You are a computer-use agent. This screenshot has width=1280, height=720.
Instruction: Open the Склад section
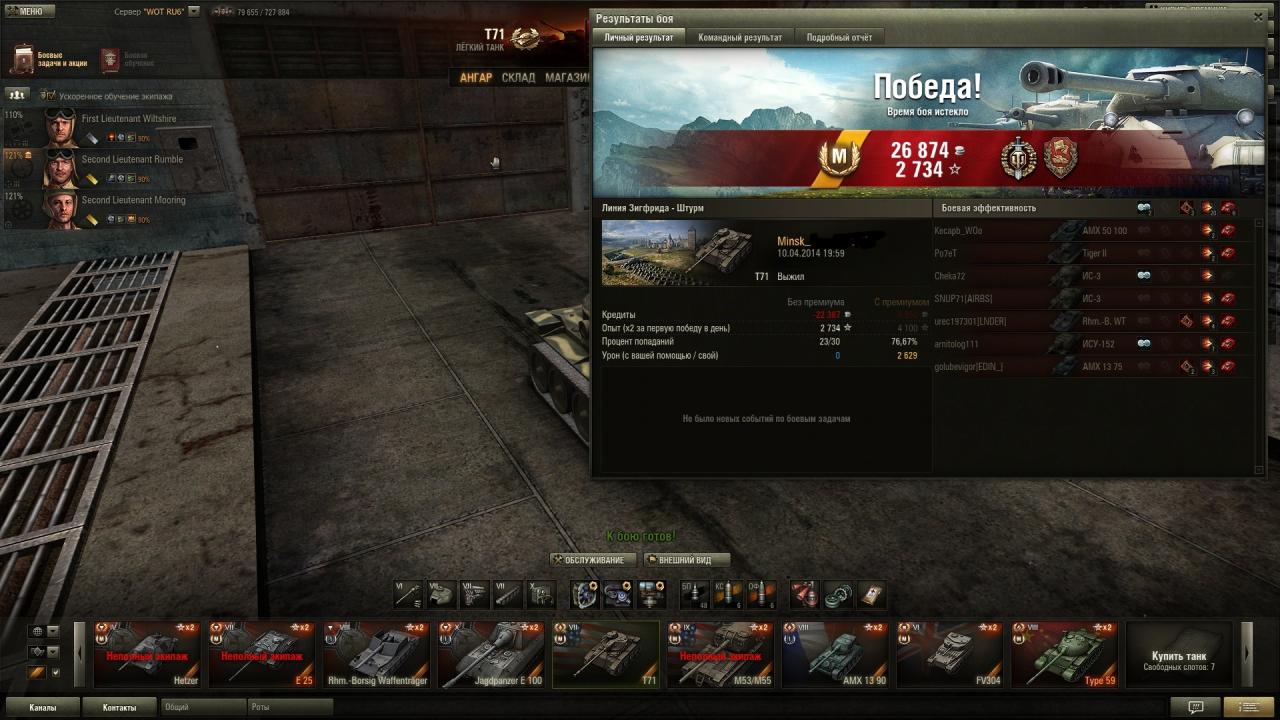(518, 78)
